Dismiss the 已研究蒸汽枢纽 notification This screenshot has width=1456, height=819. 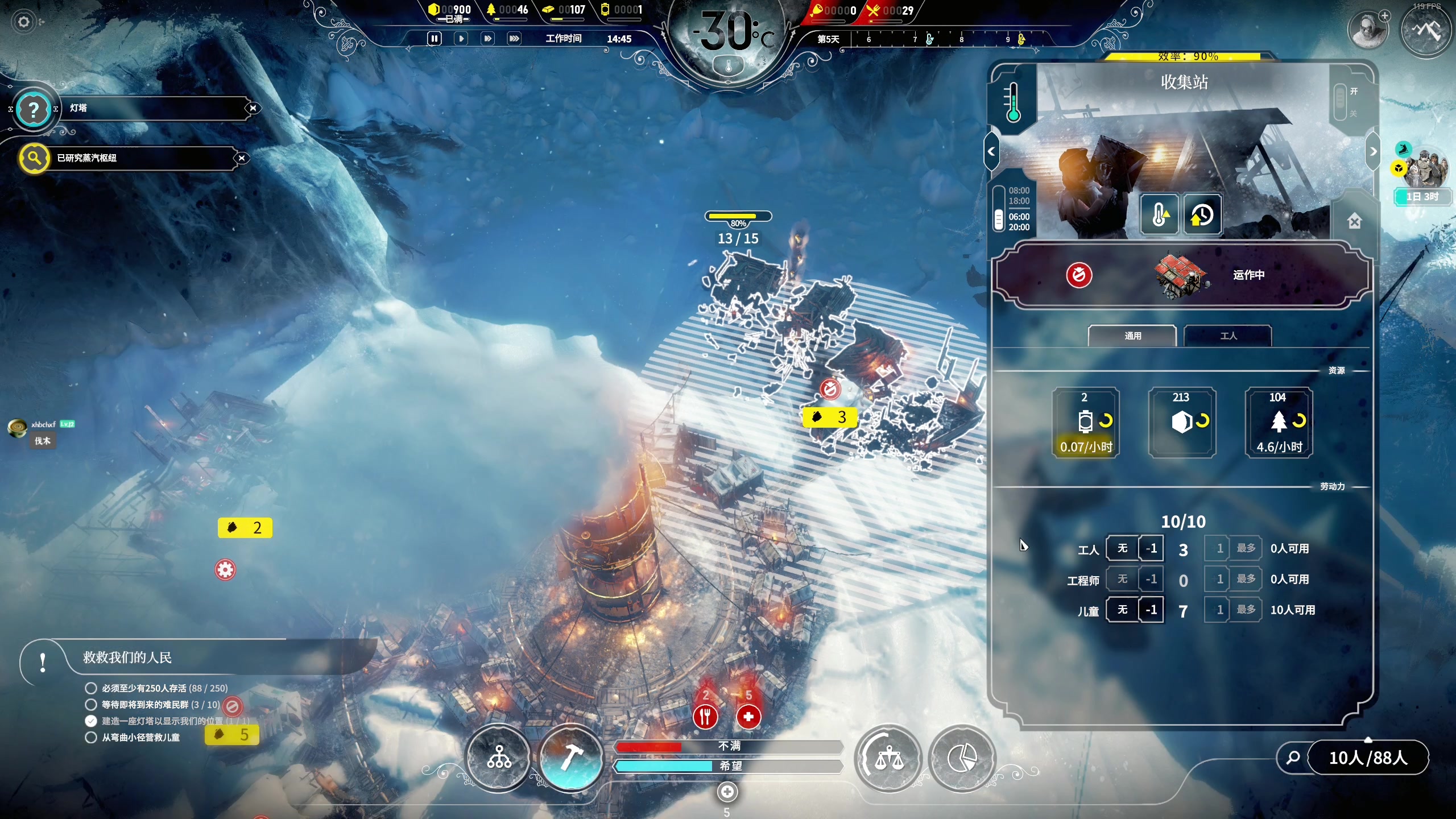(x=242, y=158)
